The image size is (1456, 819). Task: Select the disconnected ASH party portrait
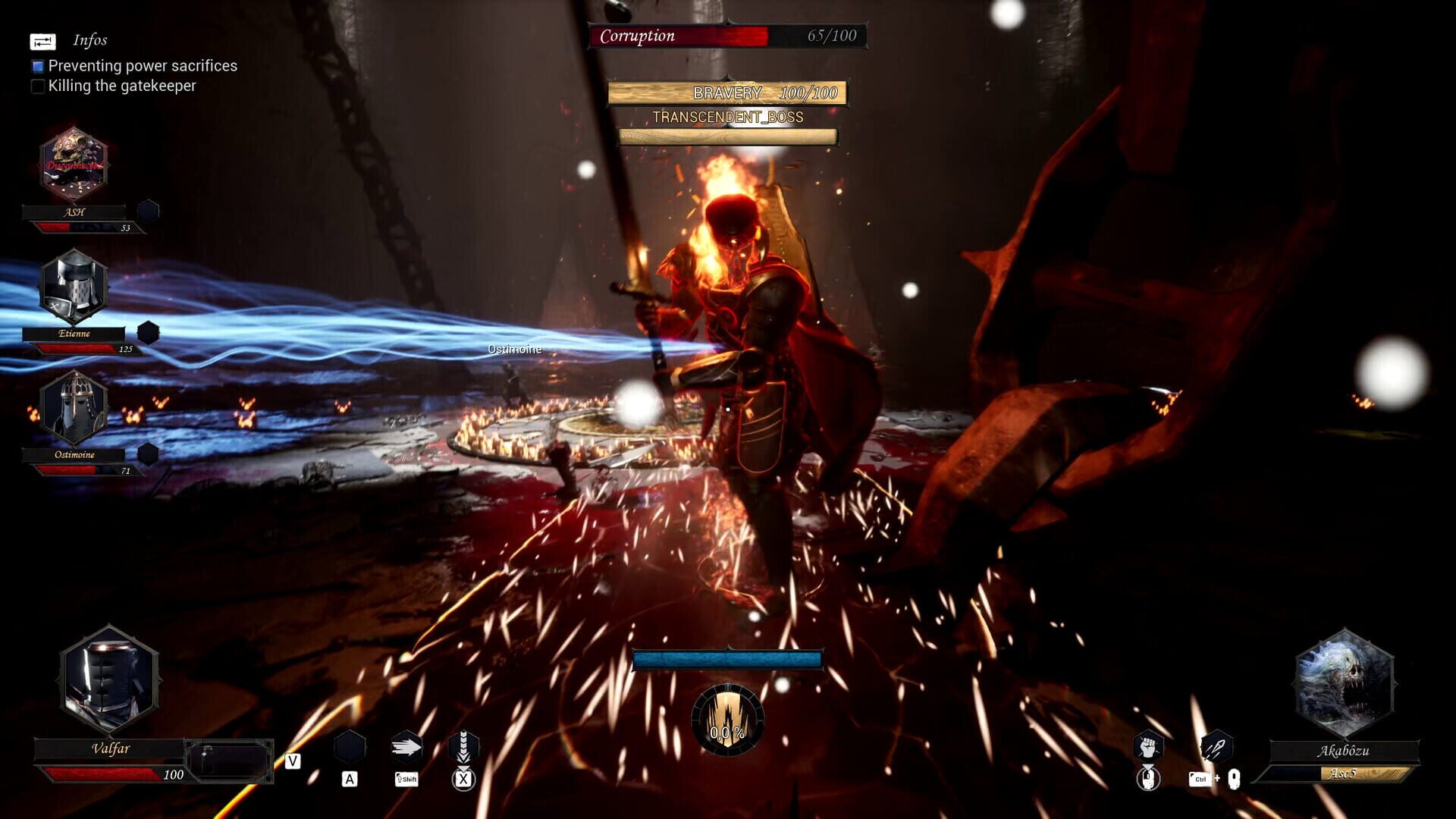tap(74, 165)
